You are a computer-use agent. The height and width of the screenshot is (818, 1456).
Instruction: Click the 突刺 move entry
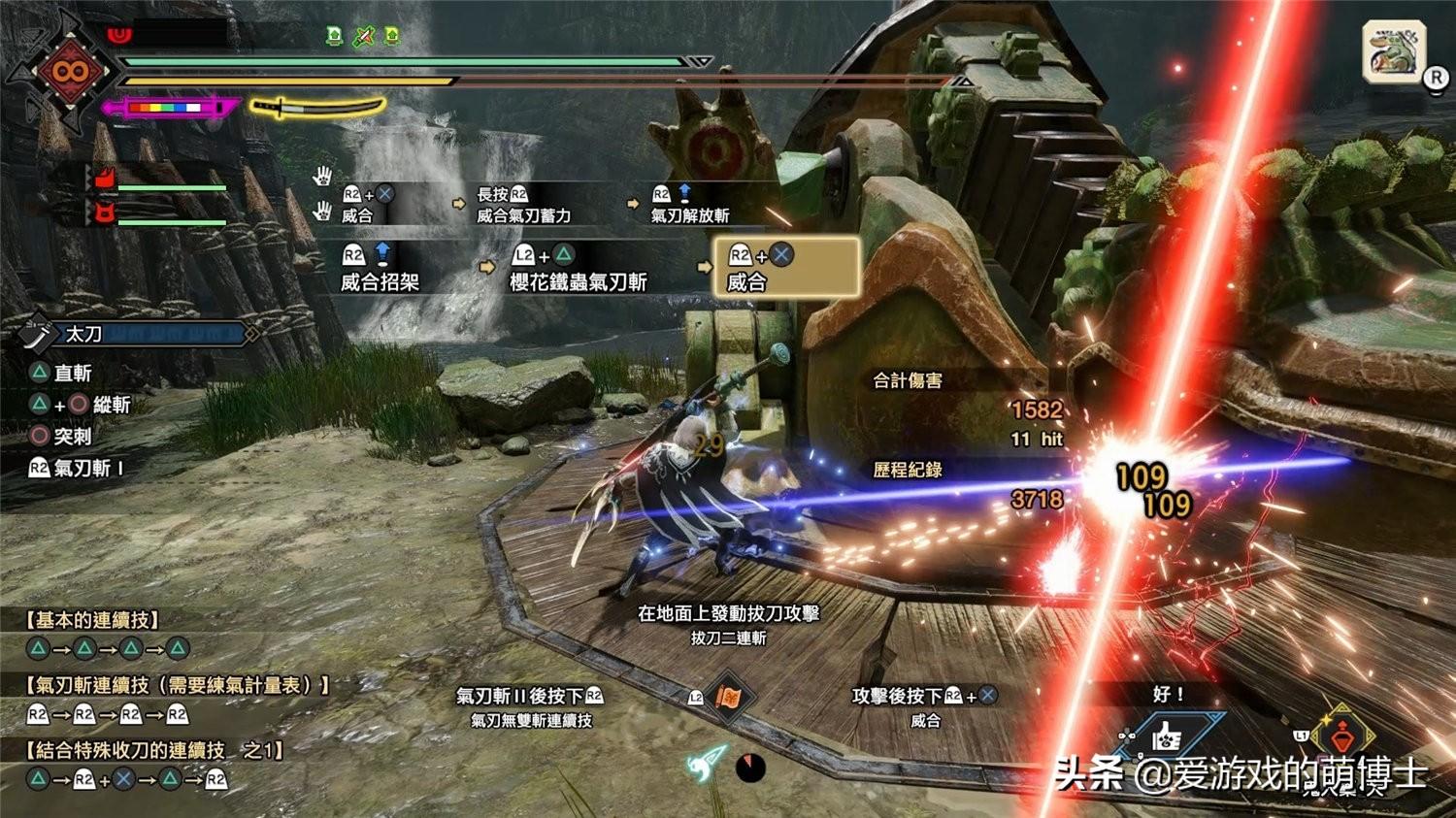(x=61, y=437)
